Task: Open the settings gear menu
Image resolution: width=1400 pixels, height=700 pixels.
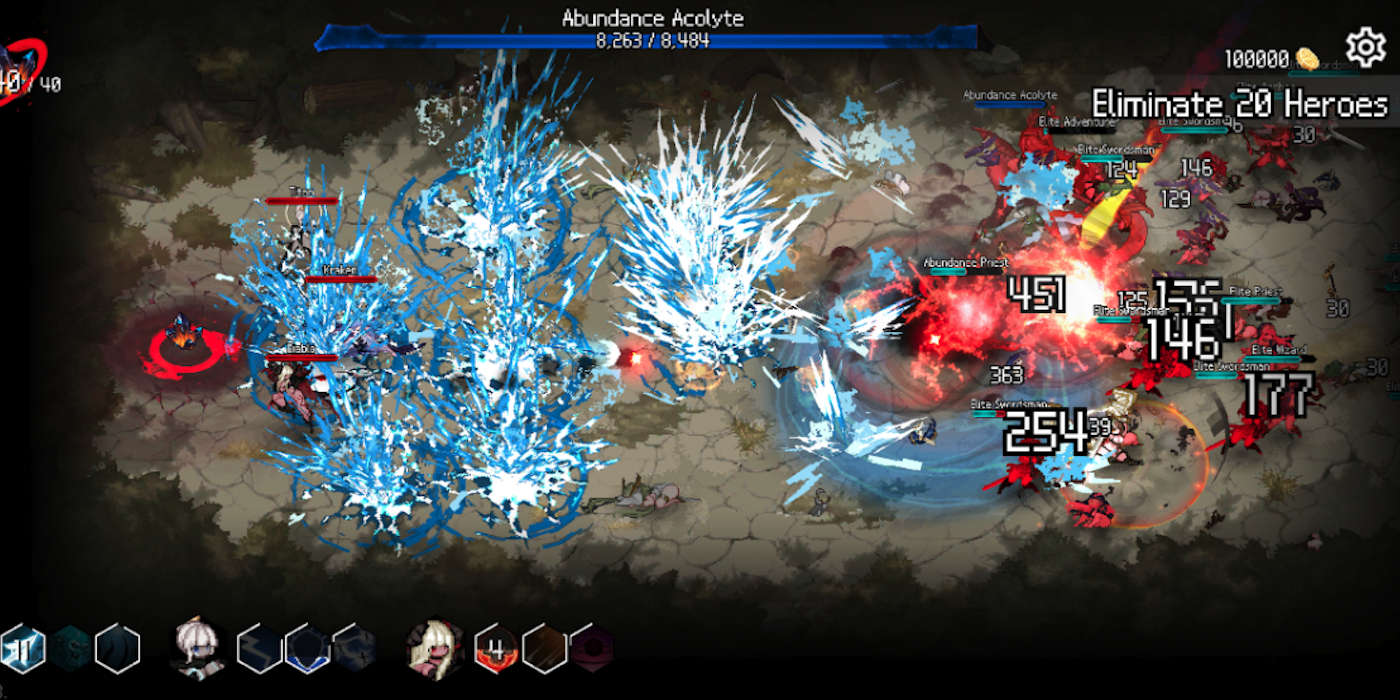Action: pyautogui.click(x=1366, y=48)
